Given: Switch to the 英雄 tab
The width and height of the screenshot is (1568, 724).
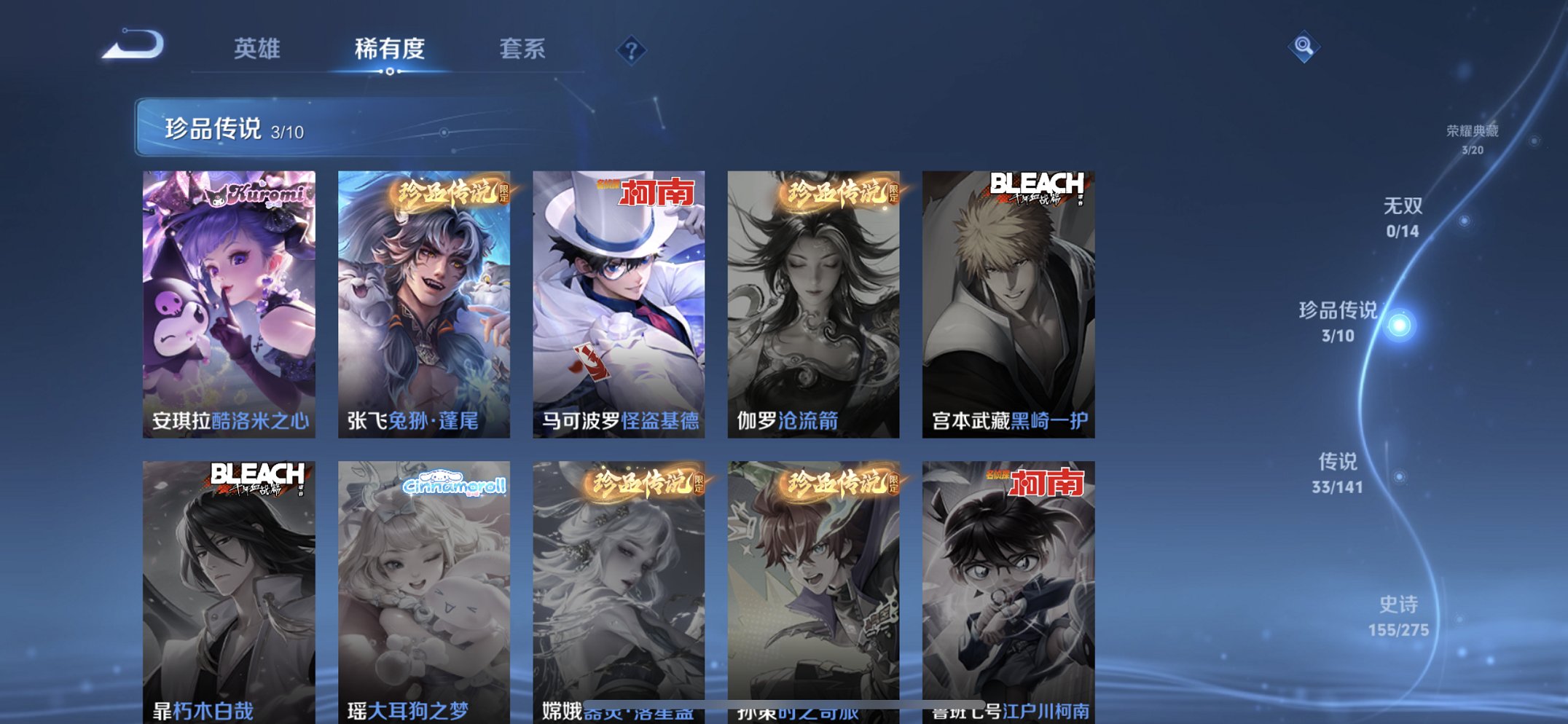Looking at the screenshot, I should point(257,47).
